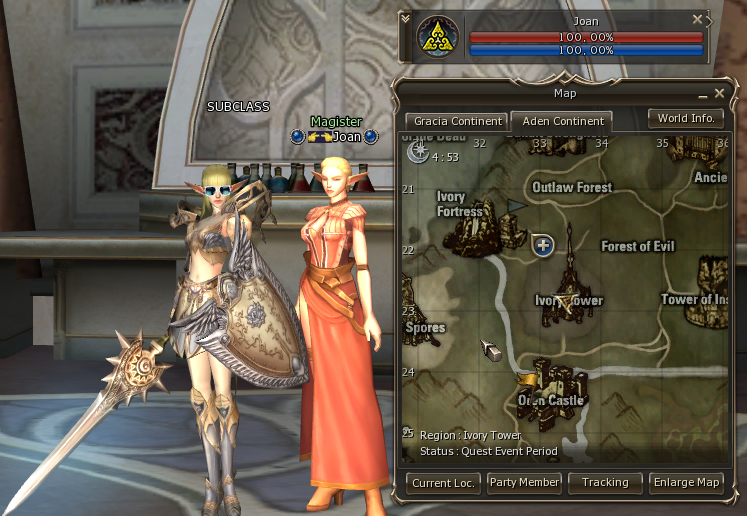Activate the Tracking button
The width and height of the screenshot is (747, 516).
[x=605, y=482]
